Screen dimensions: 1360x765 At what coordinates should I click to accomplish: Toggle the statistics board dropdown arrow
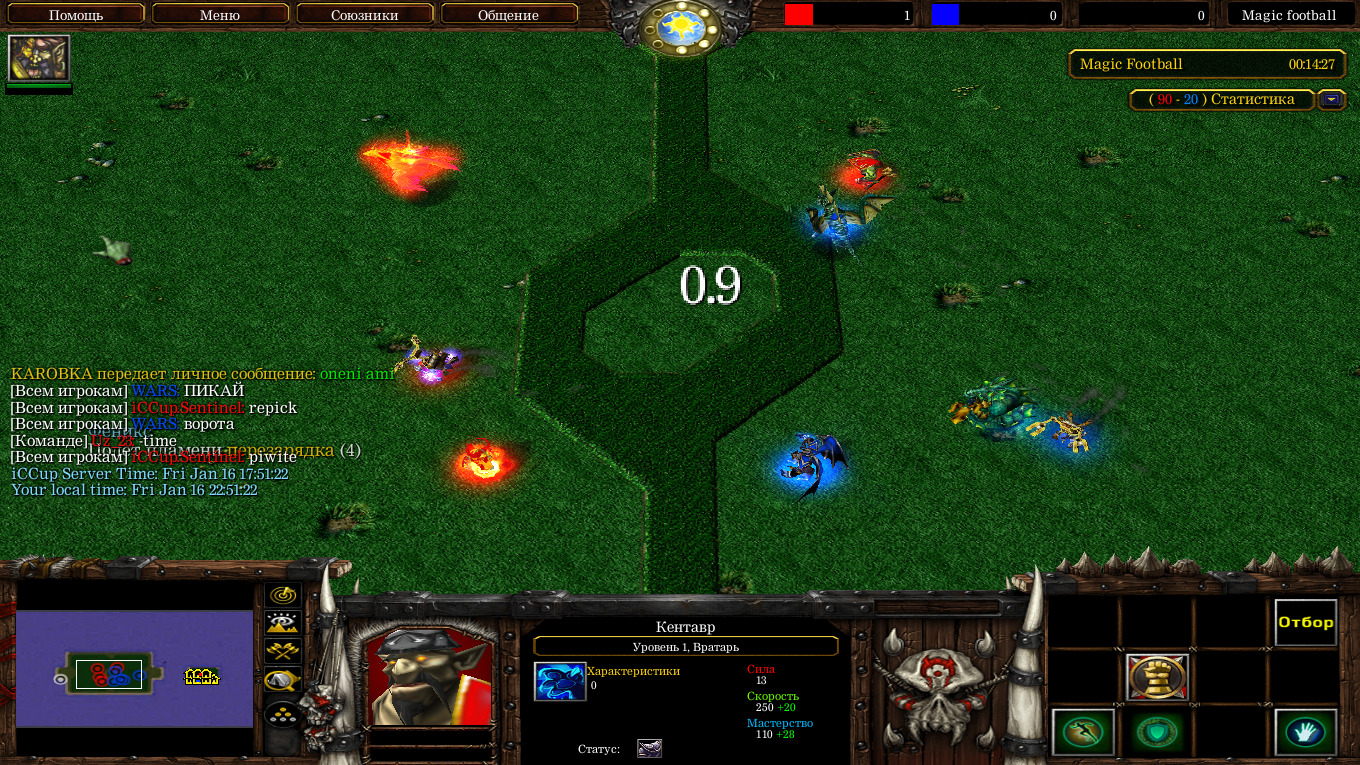(x=1331, y=99)
